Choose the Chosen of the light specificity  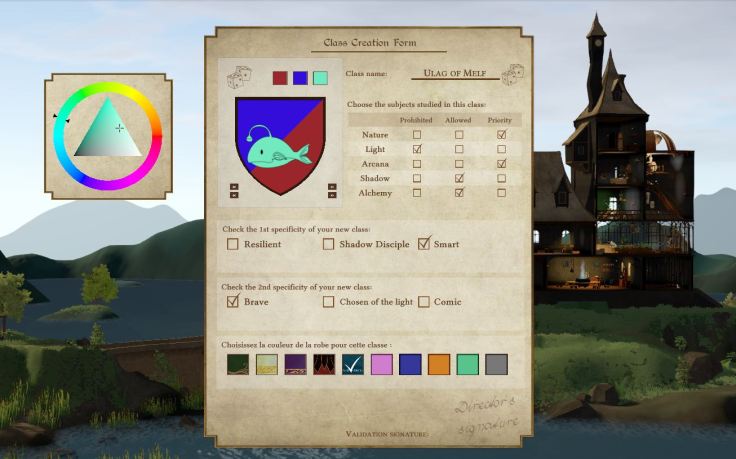(x=329, y=301)
